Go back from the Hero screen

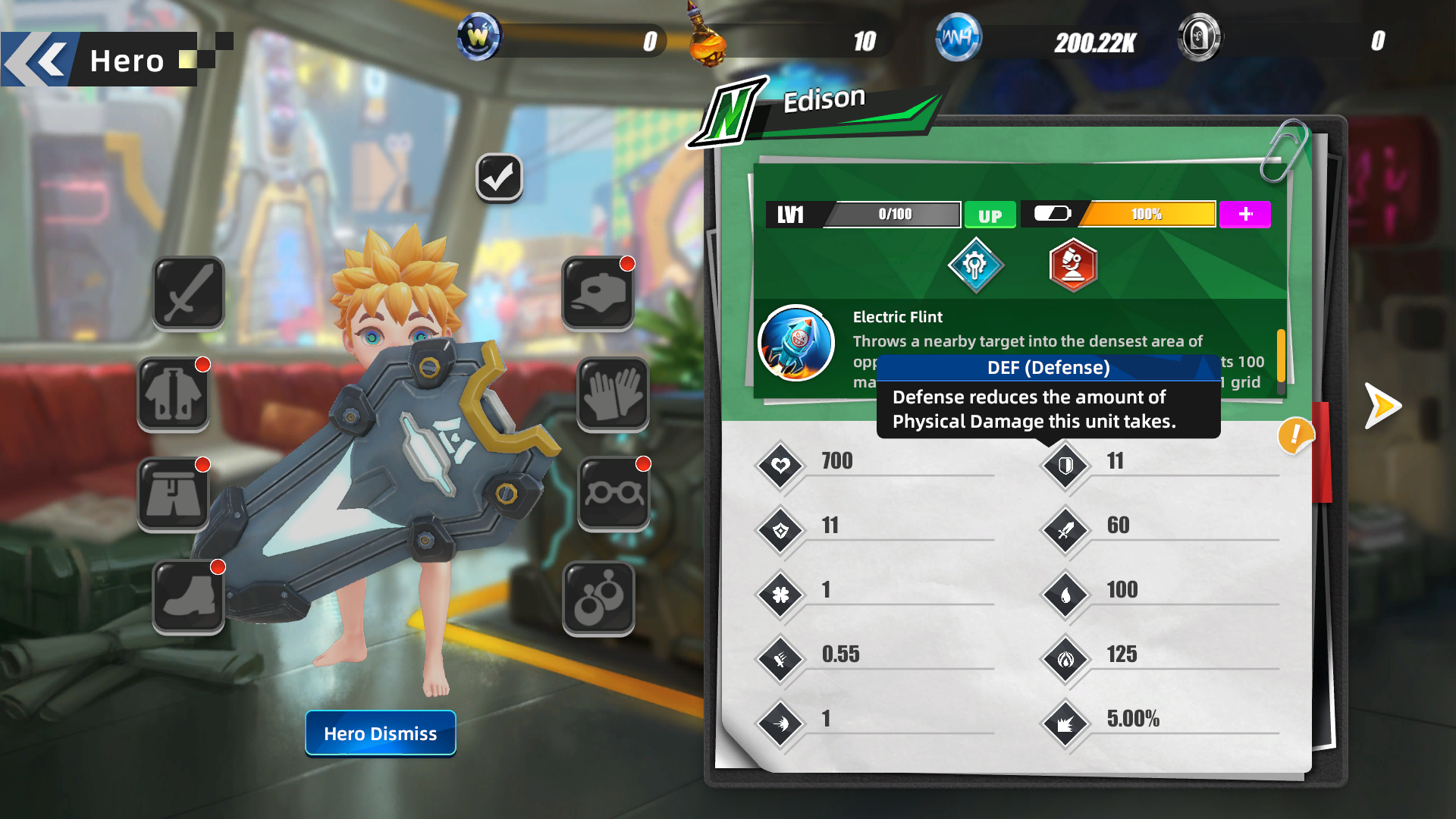pos(38,59)
